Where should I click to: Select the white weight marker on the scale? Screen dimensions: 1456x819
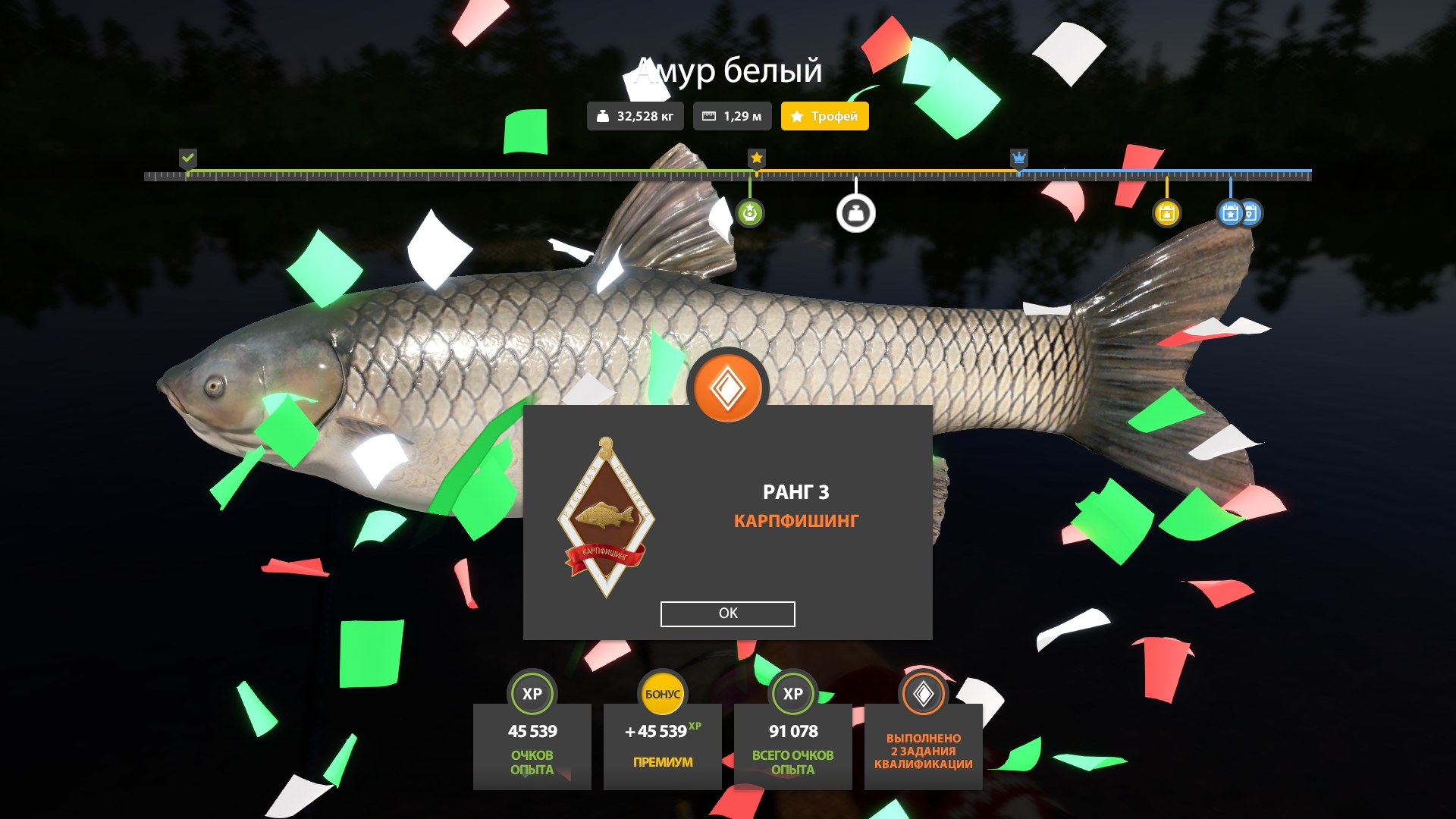pos(855,213)
